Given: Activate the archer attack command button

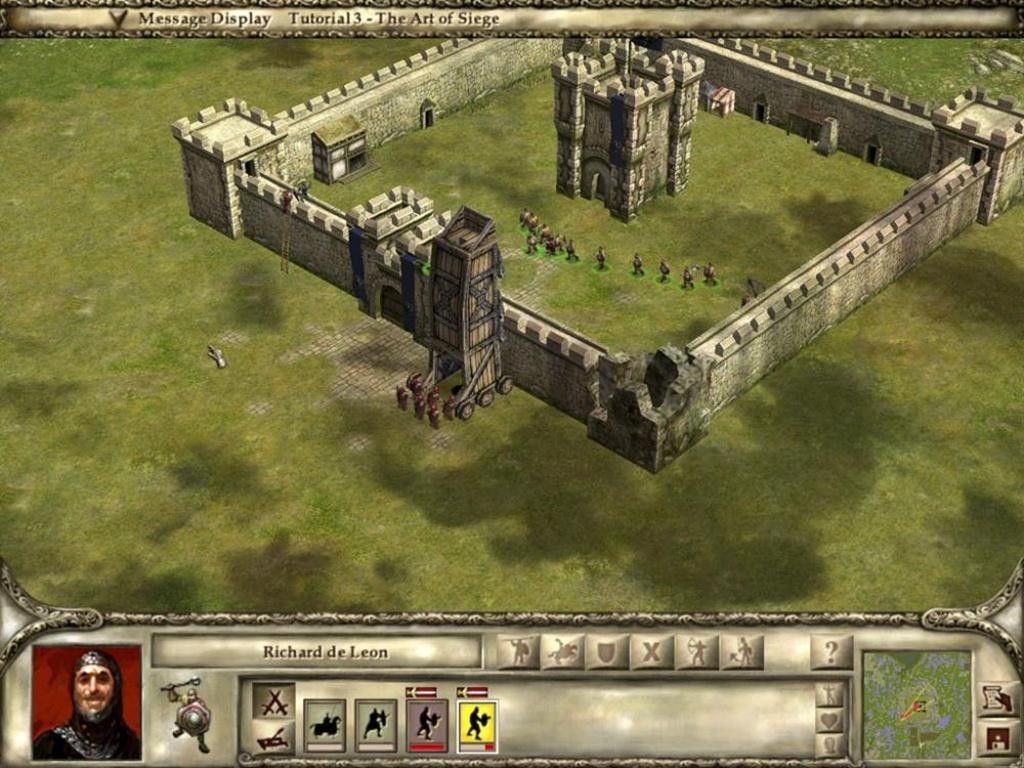Looking at the screenshot, I should [x=697, y=653].
